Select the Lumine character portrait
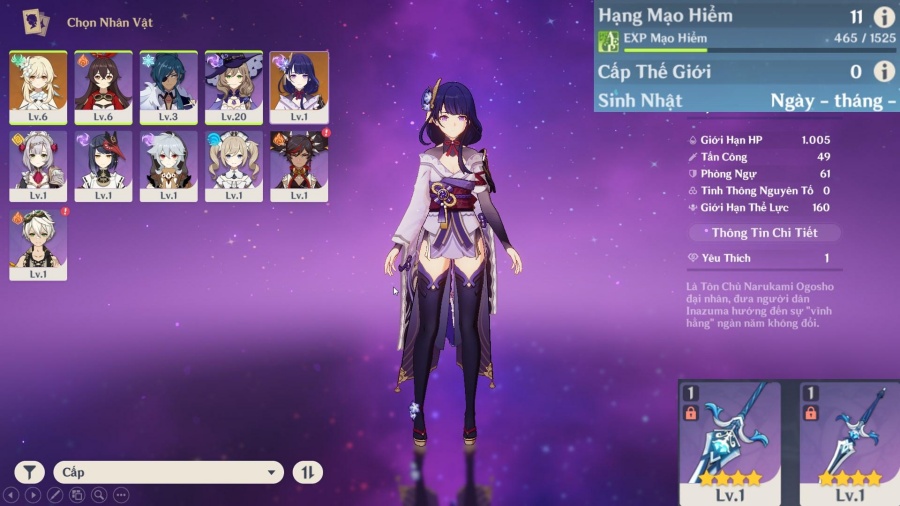 point(38,86)
